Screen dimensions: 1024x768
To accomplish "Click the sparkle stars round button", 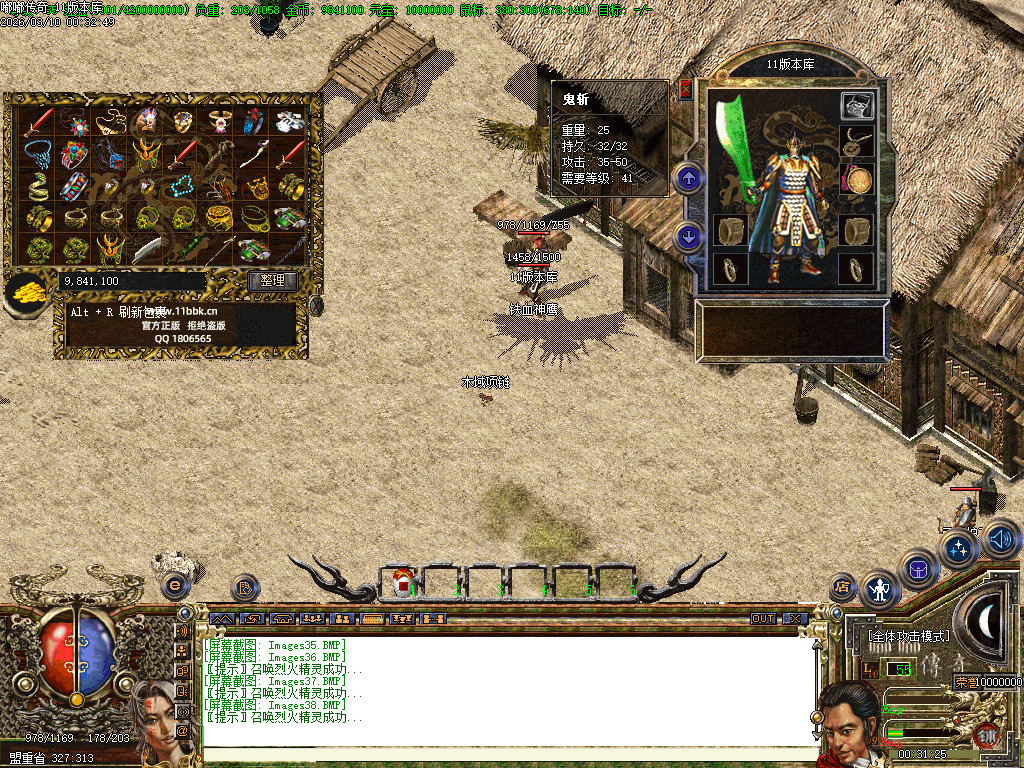I will pos(959,547).
